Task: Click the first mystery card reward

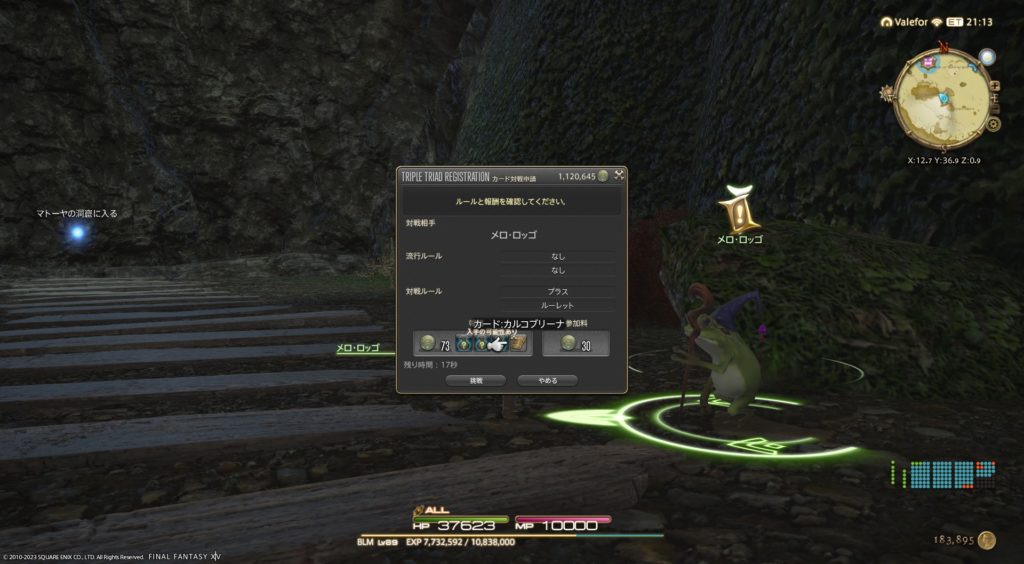Action: point(463,344)
